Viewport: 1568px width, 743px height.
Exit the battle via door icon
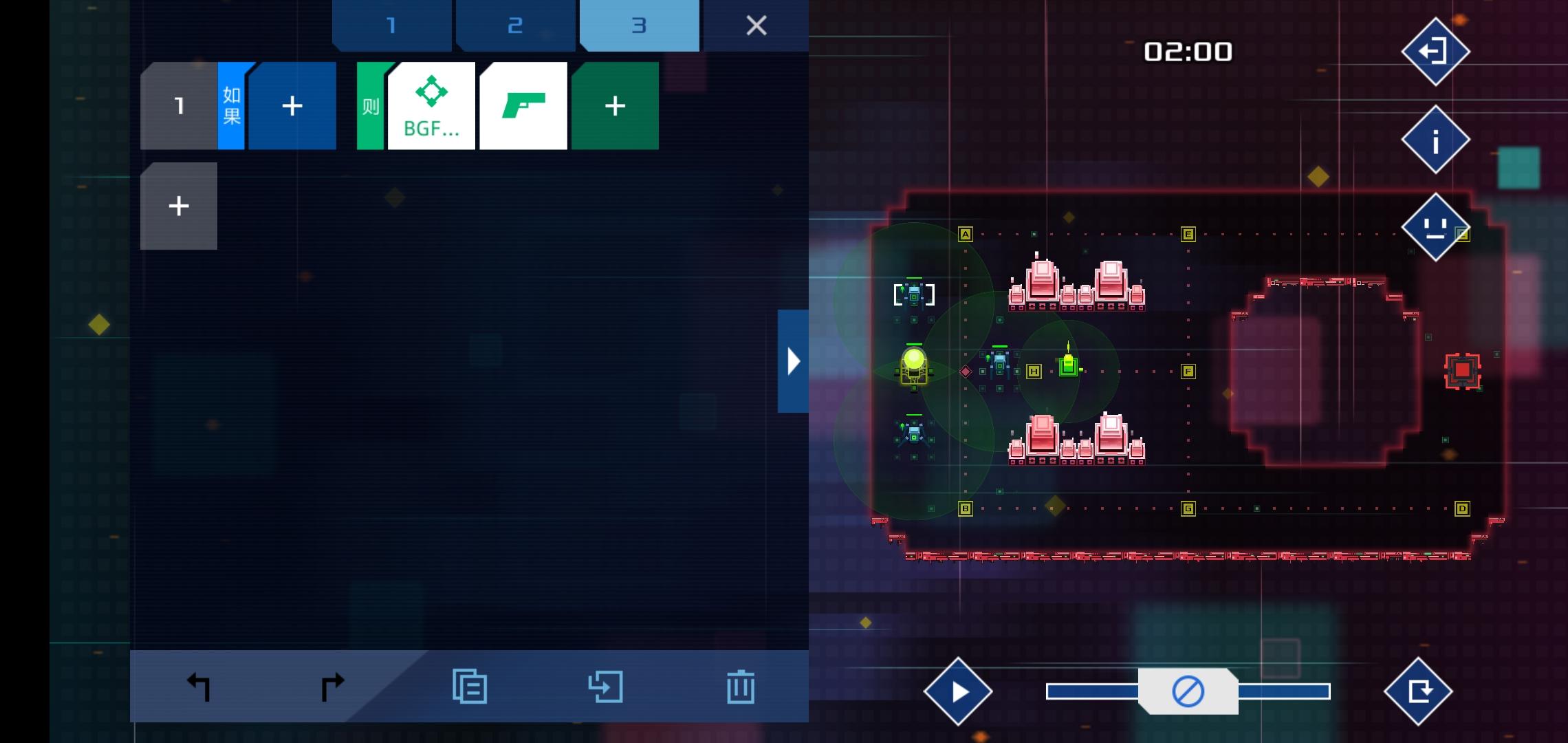(1436, 51)
